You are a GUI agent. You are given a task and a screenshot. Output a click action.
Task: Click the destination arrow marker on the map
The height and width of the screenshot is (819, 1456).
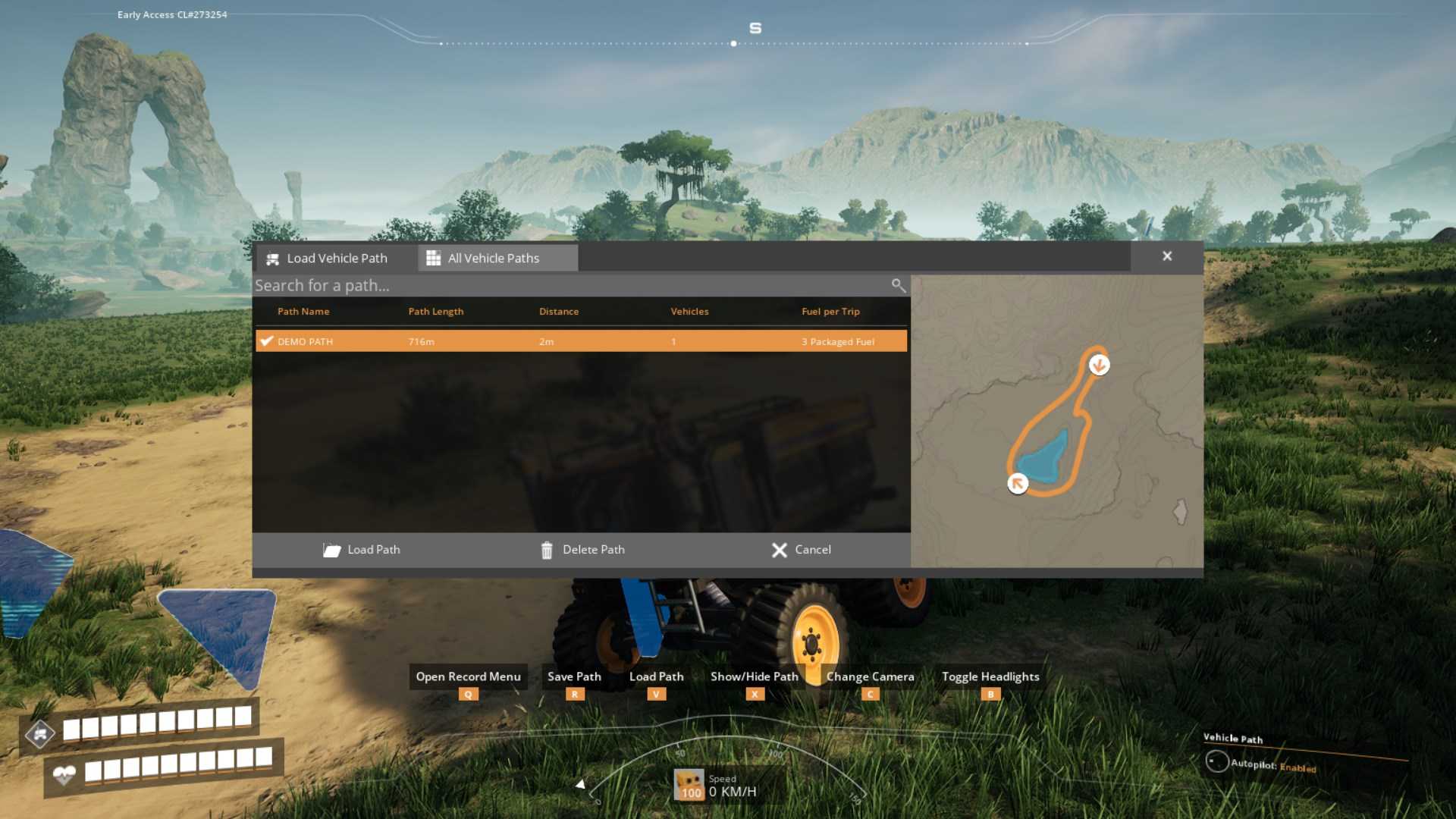1099,366
